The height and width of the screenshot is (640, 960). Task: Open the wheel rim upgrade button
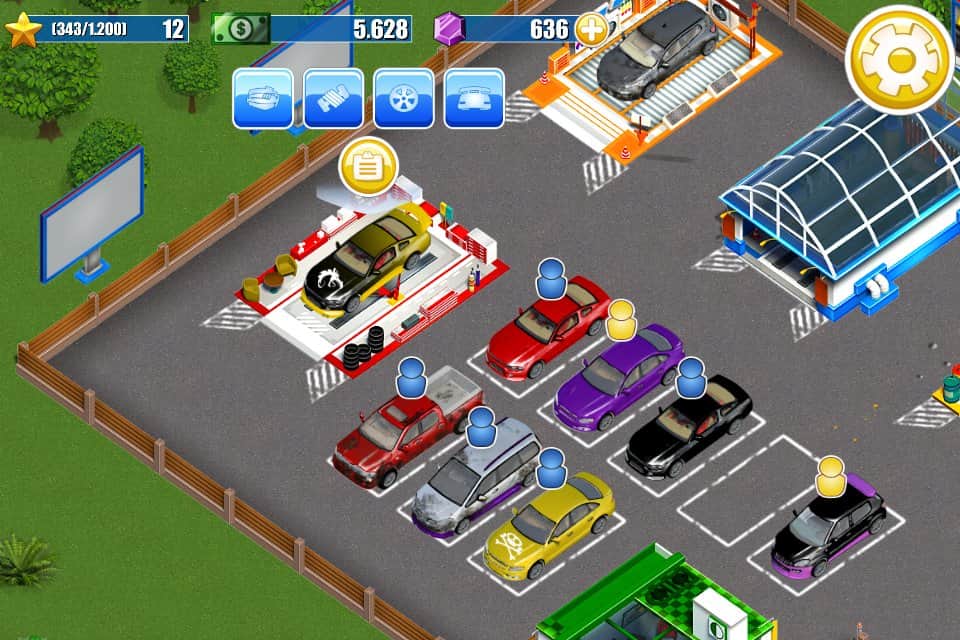(404, 98)
